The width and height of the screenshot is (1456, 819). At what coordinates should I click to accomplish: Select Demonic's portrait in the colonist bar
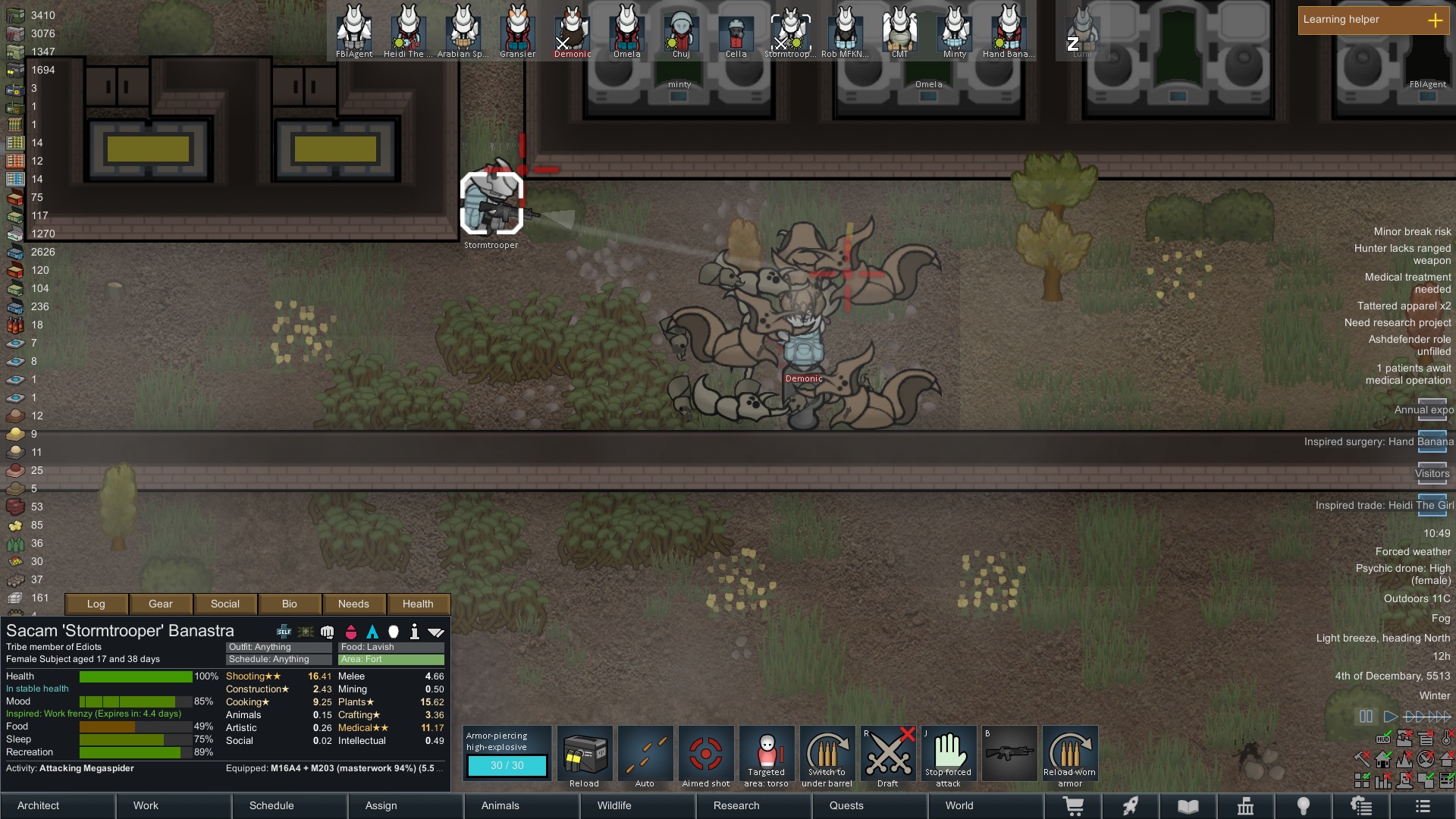click(x=571, y=29)
